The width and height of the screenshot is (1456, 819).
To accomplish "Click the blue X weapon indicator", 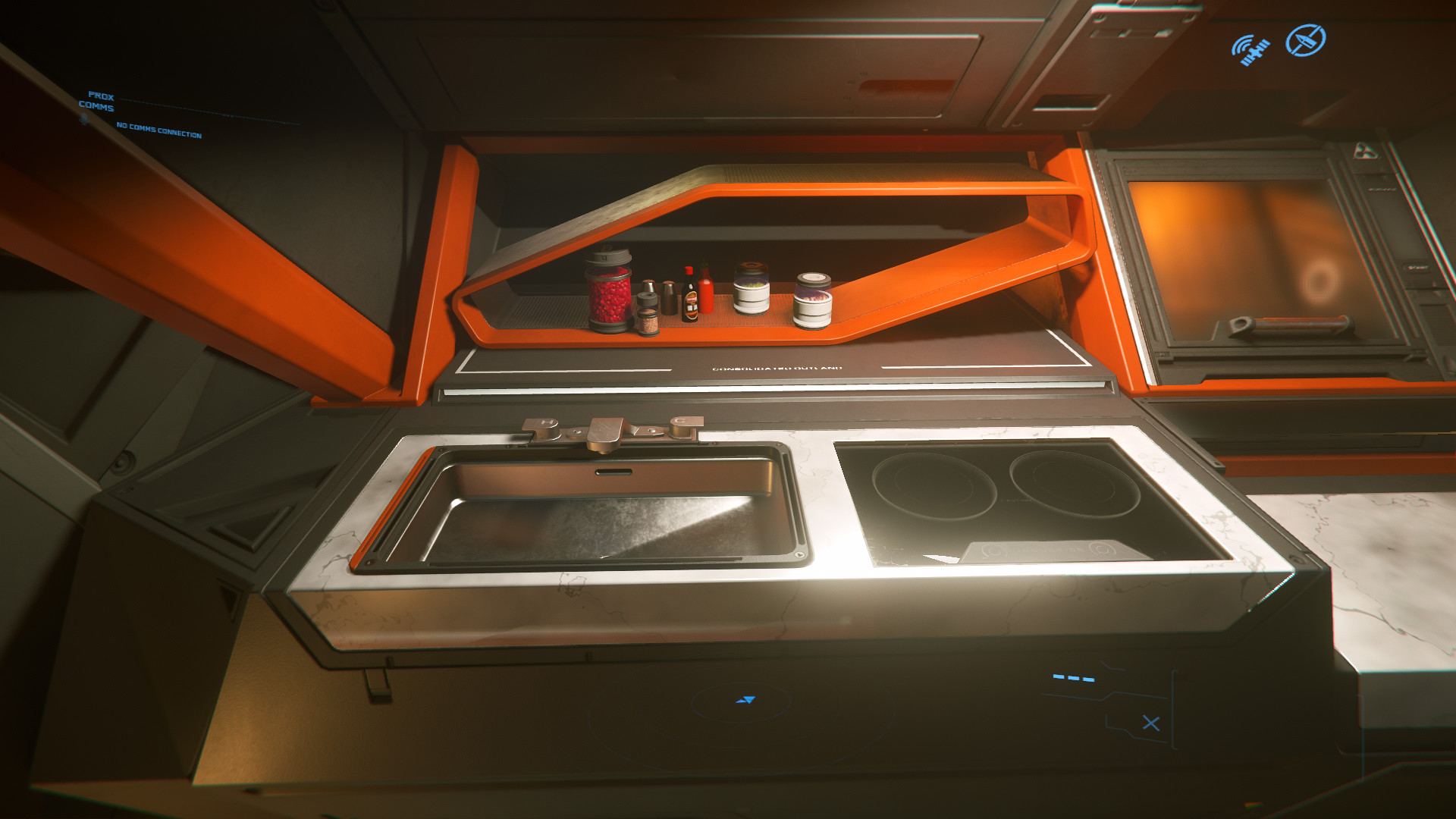I will pos(1150,723).
